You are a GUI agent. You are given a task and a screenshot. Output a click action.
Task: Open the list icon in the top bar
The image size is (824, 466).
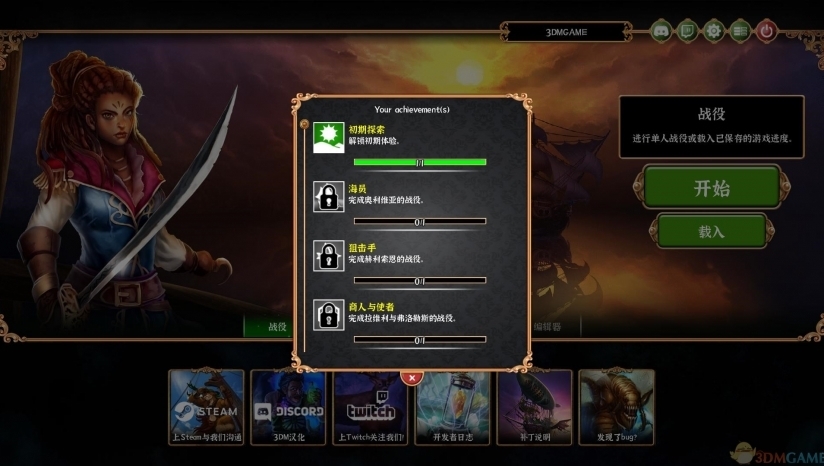pos(739,31)
